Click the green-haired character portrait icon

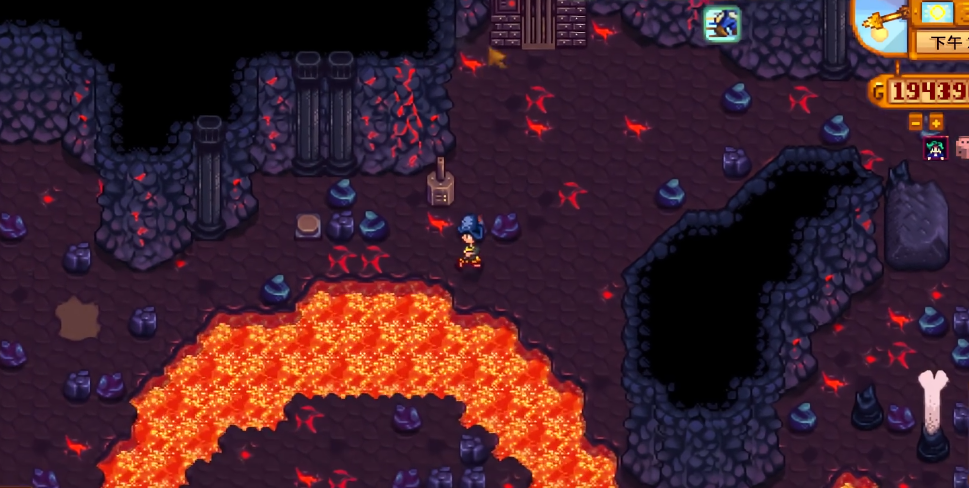pos(935,149)
